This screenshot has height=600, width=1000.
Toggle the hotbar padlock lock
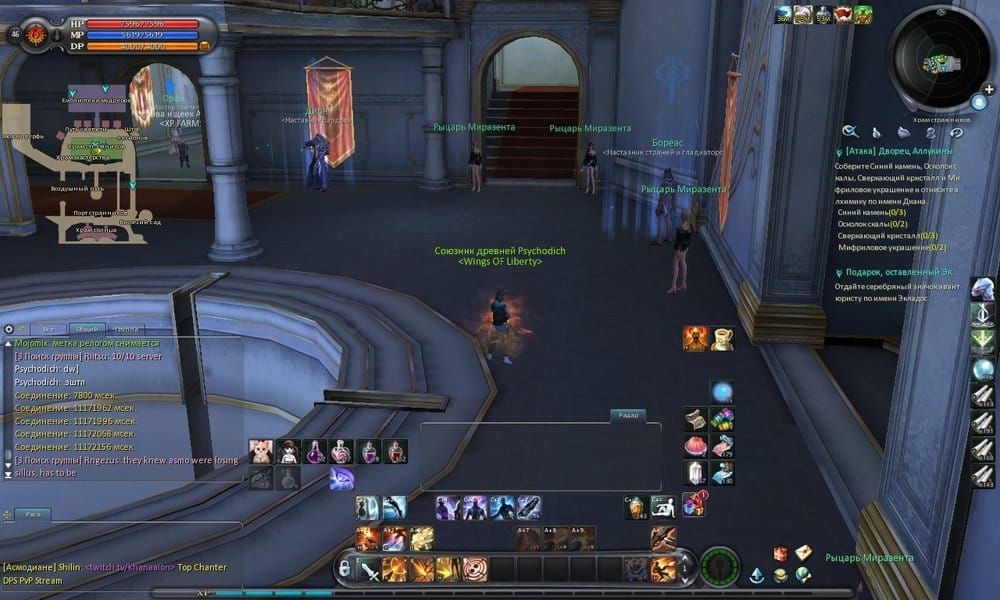pos(344,569)
